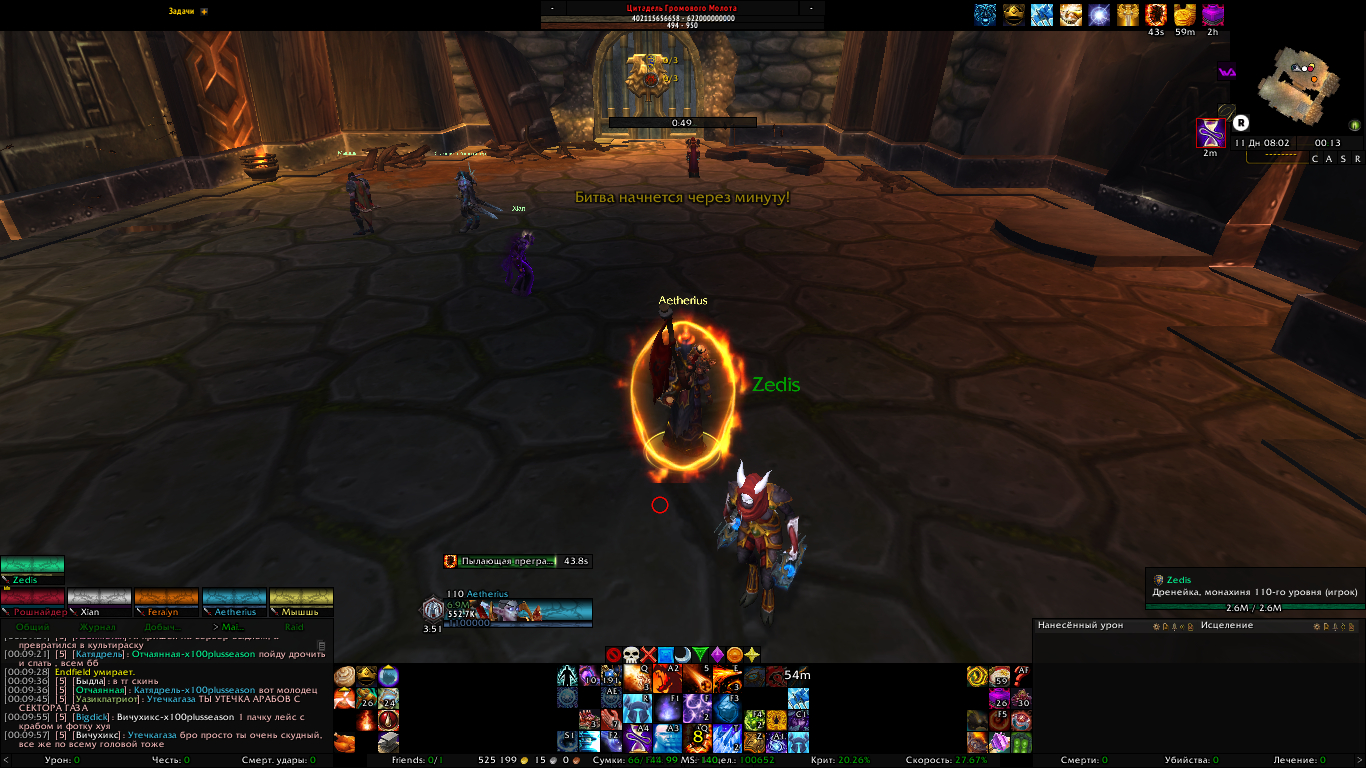Click the WeakAuras minimap button

(x=1226, y=72)
